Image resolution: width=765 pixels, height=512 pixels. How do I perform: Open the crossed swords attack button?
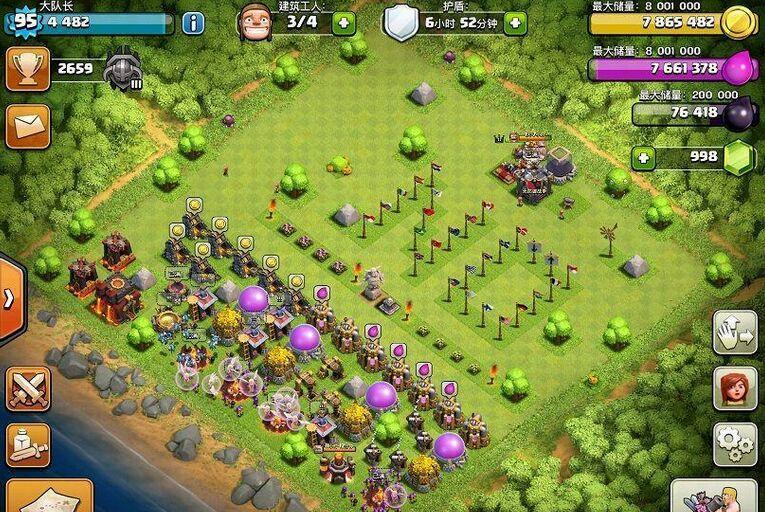pyautogui.click(x=27, y=389)
